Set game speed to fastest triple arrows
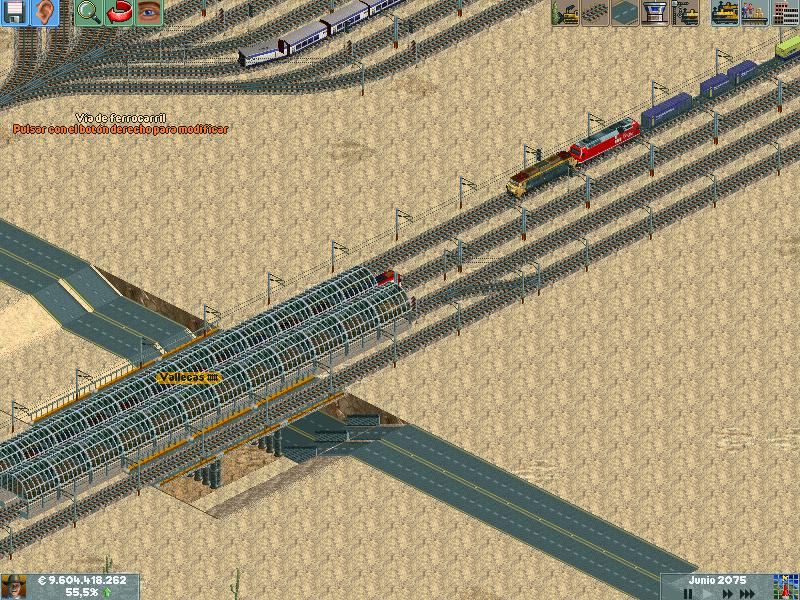The height and width of the screenshot is (600, 800). pyautogui.click(x=747, y=593)
